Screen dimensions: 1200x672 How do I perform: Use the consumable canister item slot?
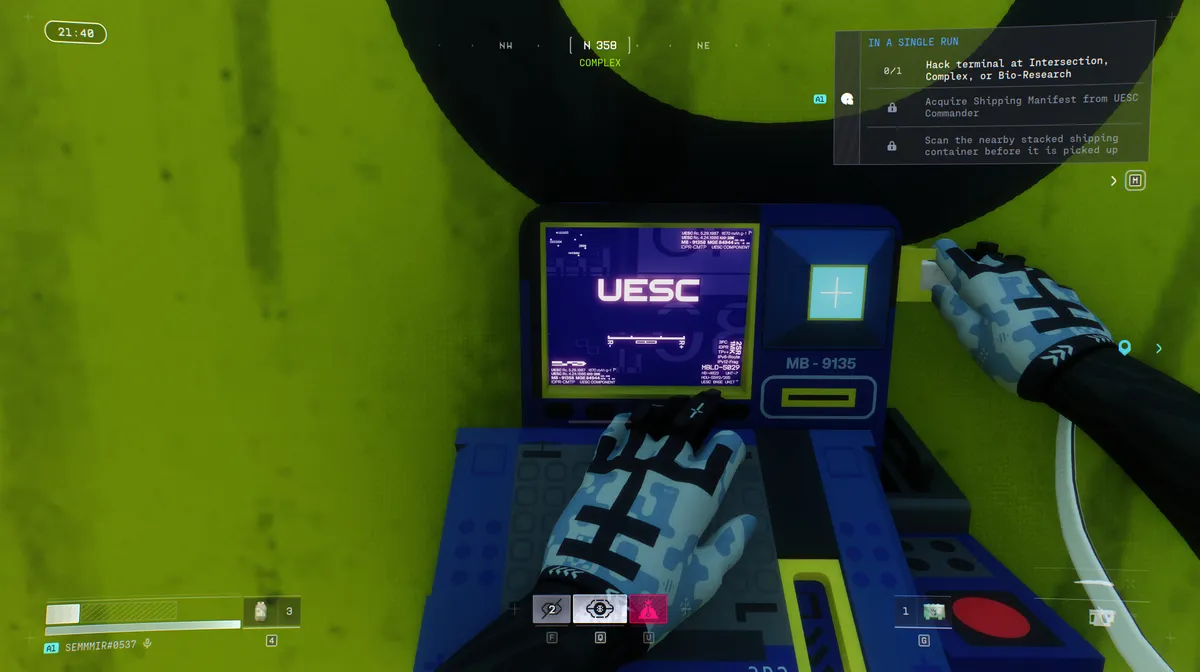point(262,611)
